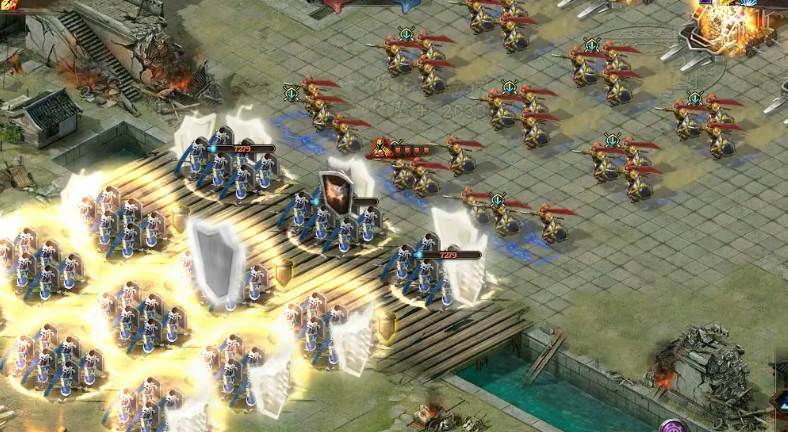
Task: Activate the purple round skill orb
Action: click(672, 426)
